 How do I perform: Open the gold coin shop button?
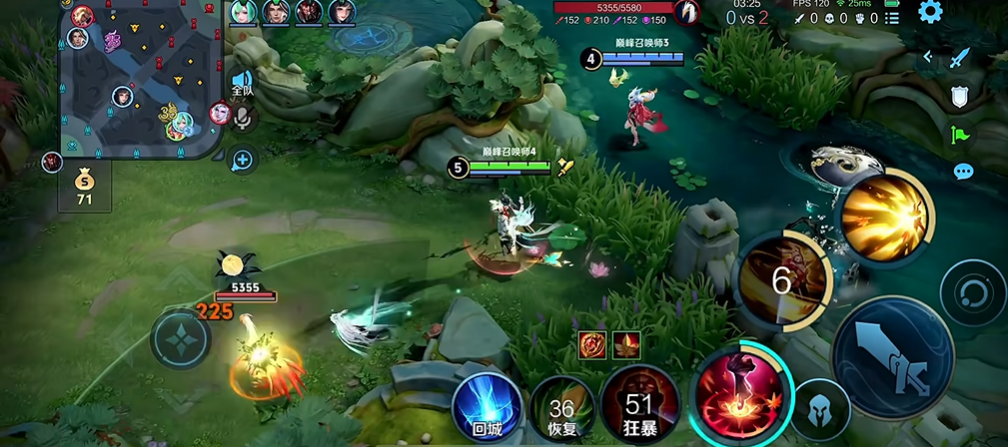[84, 188]
